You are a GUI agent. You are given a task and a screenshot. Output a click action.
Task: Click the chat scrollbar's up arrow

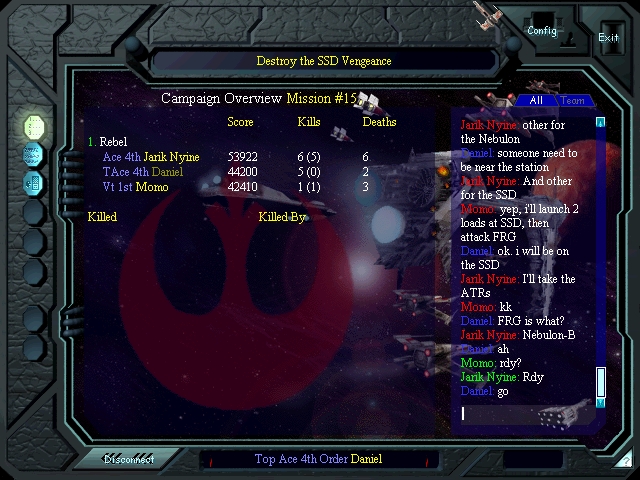click(x=601, y=123)
